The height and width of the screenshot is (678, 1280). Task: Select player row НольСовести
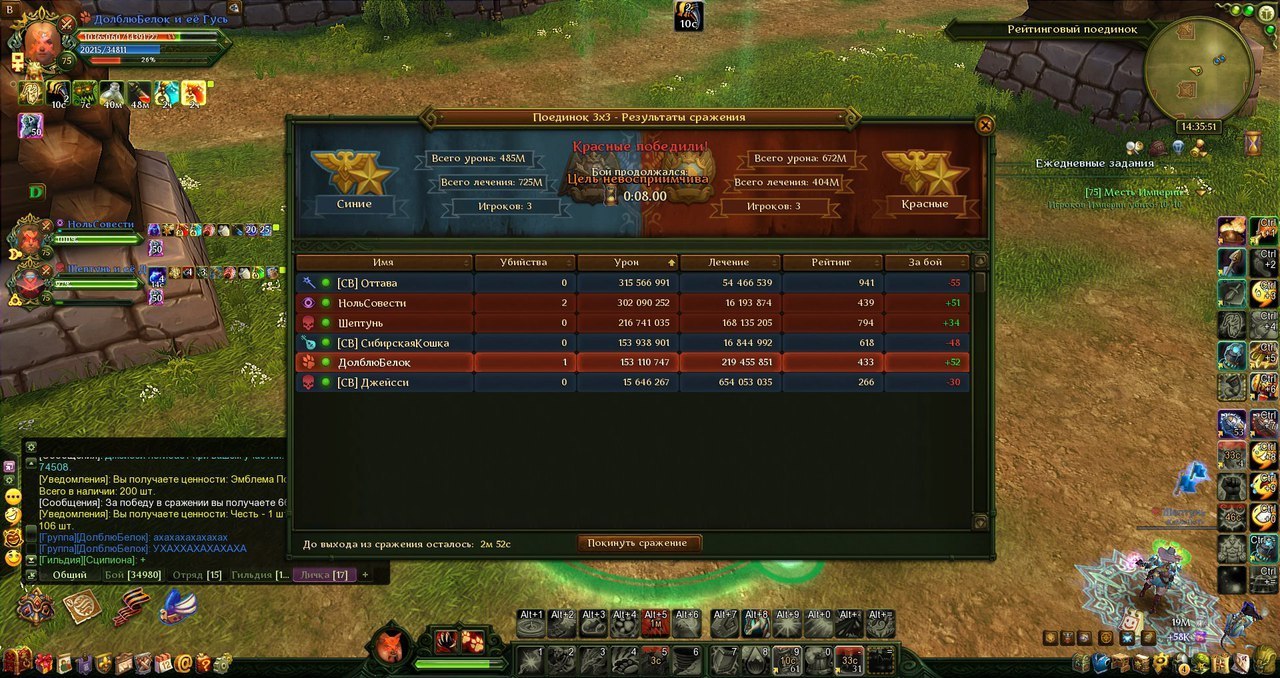tap(632, 303)
